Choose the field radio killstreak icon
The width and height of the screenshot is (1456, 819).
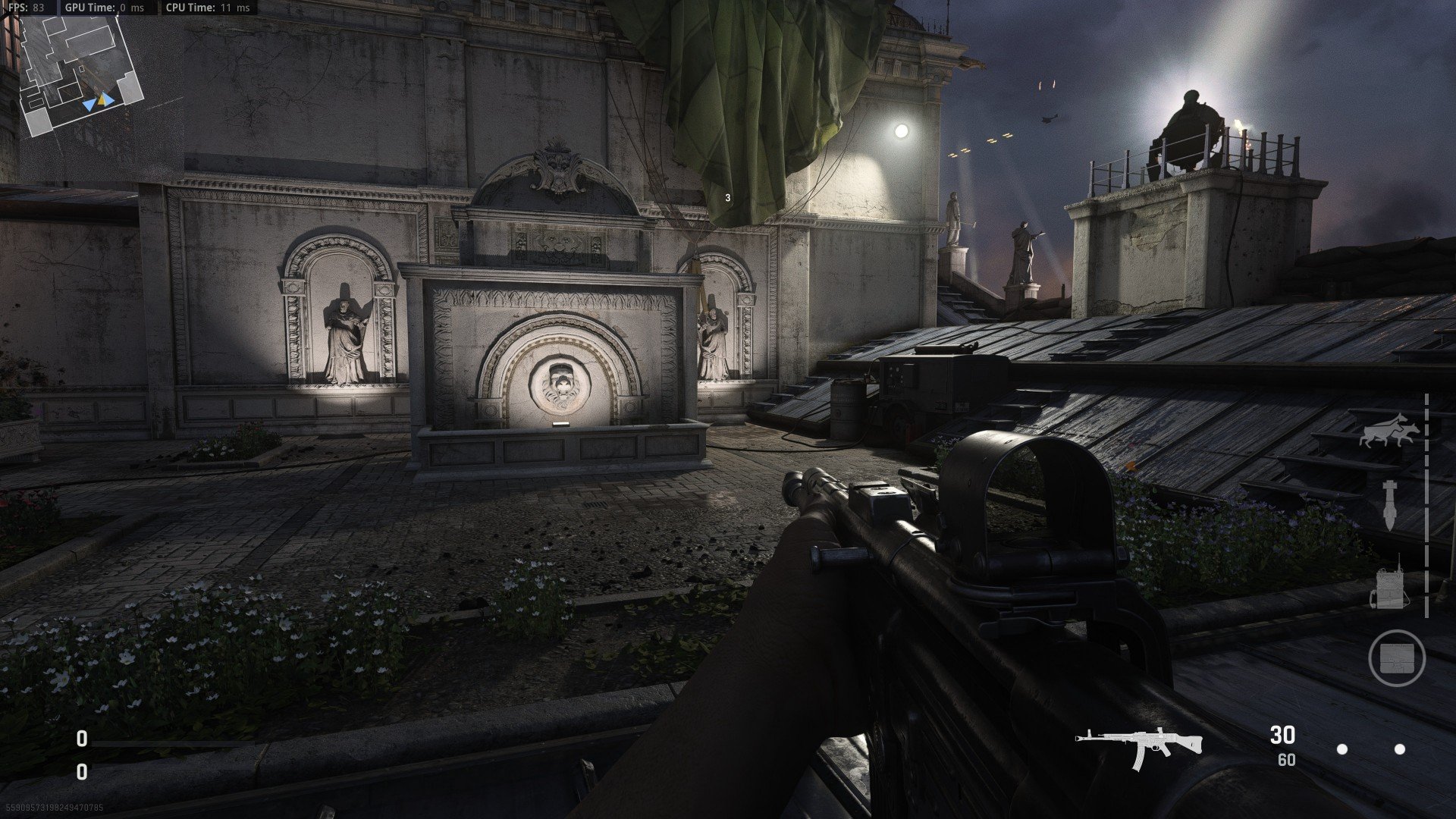(1389, 584)
